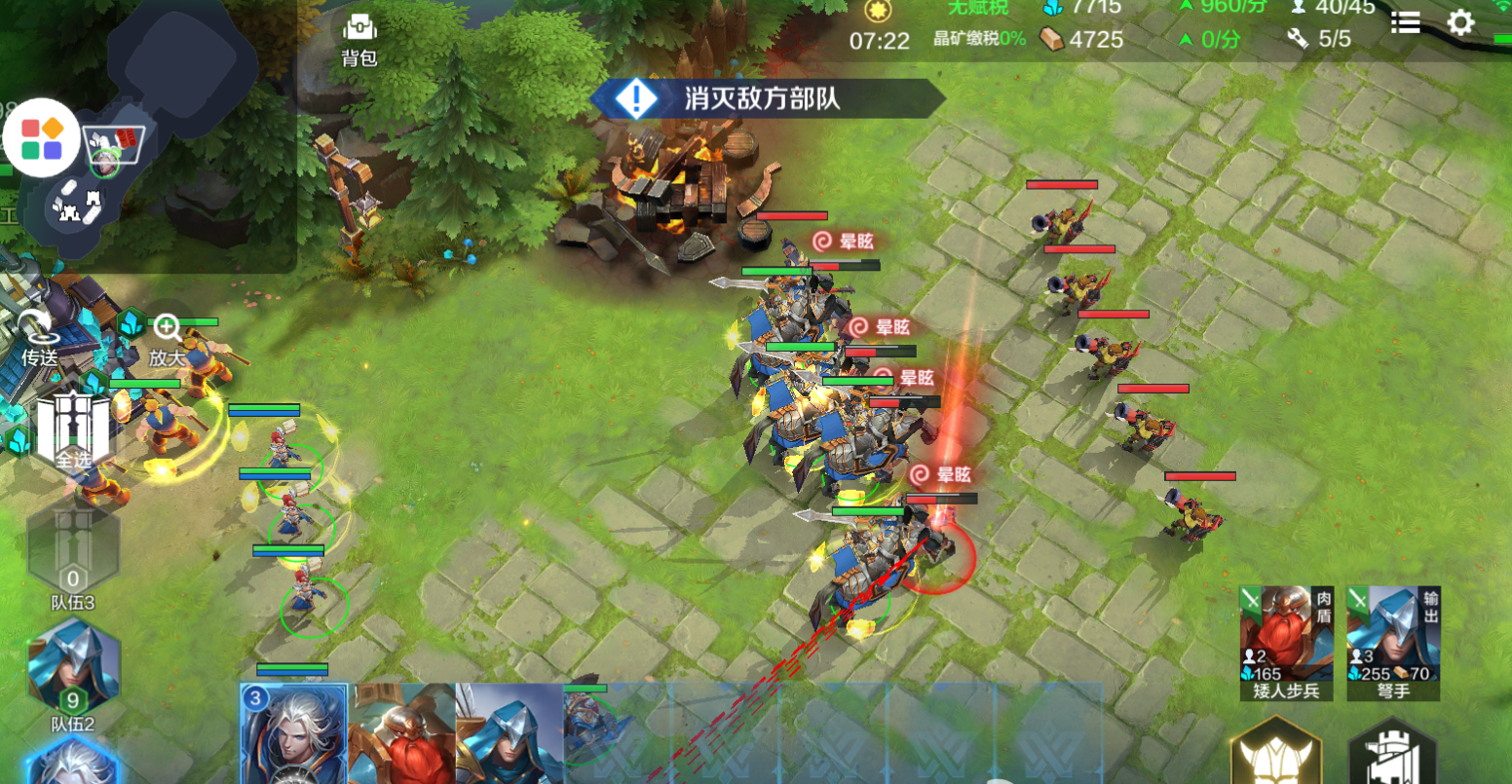Tap the 放大 zoom-in button

[167, 339]
